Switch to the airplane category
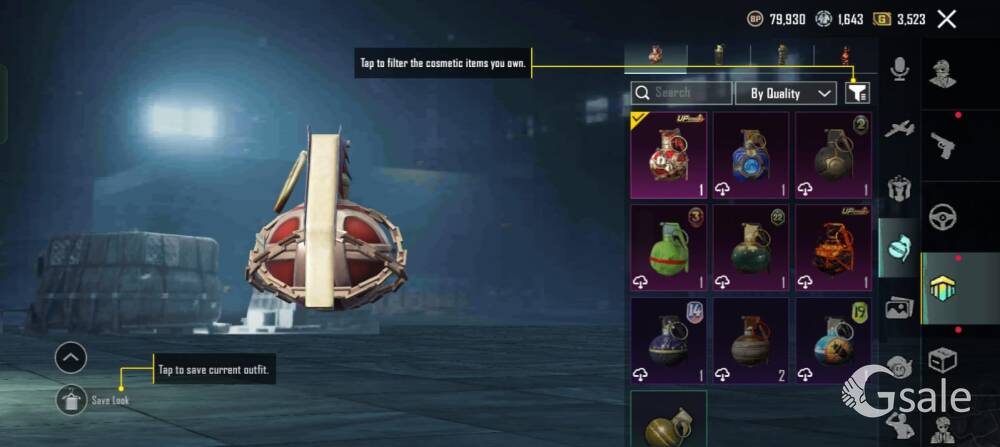Screen dimensions: 1000x447 coord(899,128)
